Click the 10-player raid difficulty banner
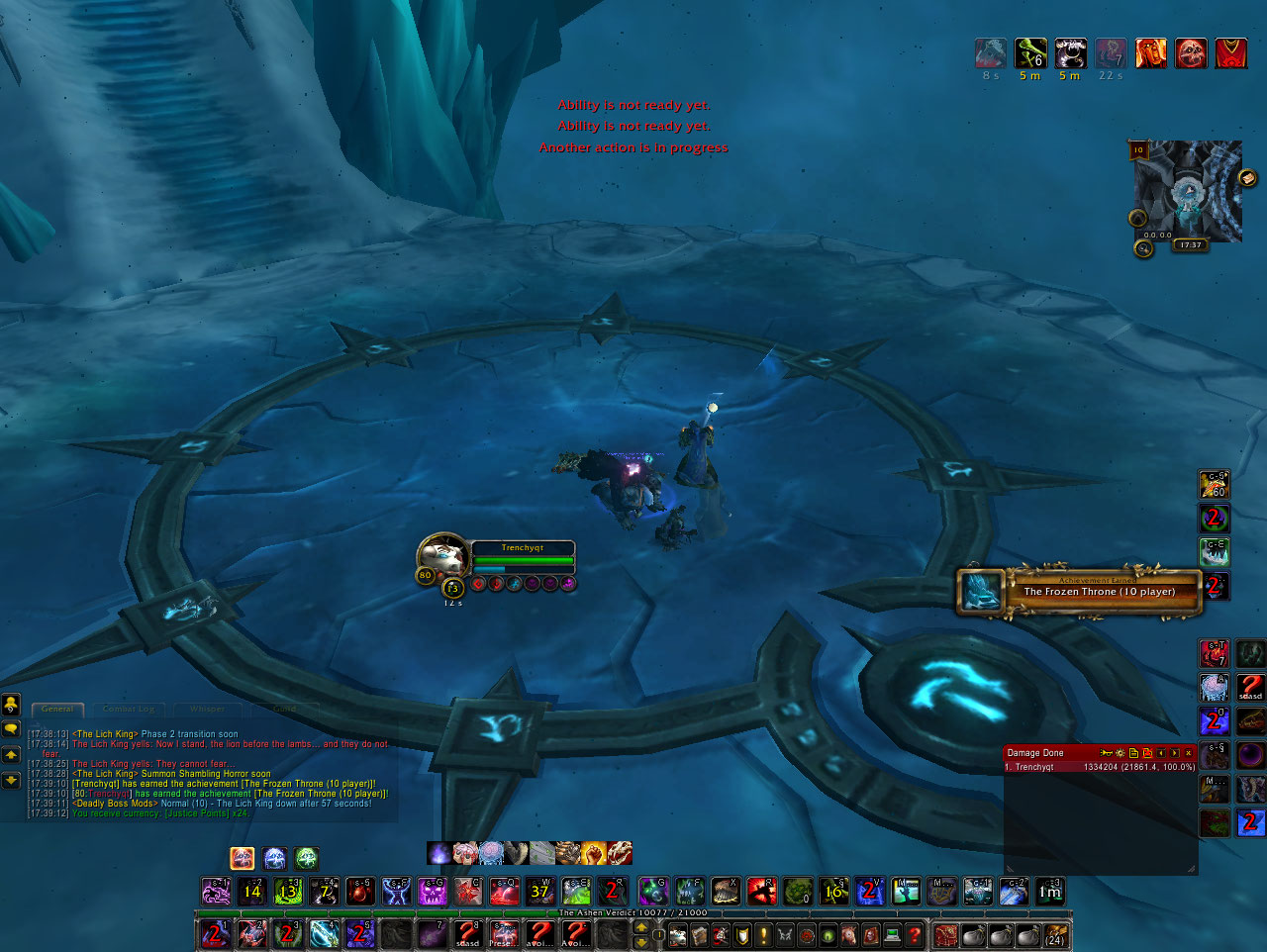This screenshot has width=1267, height=952. coord(1138,150)
